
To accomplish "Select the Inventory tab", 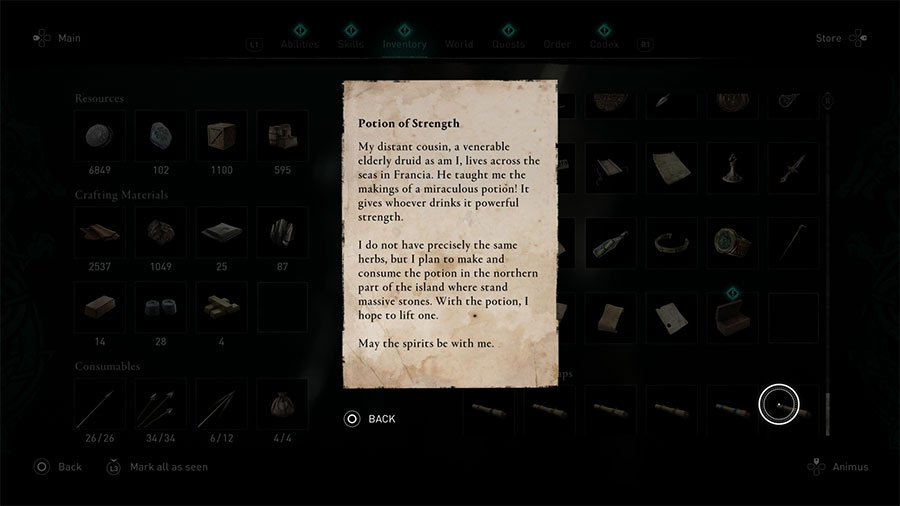I will click(404, 44).
